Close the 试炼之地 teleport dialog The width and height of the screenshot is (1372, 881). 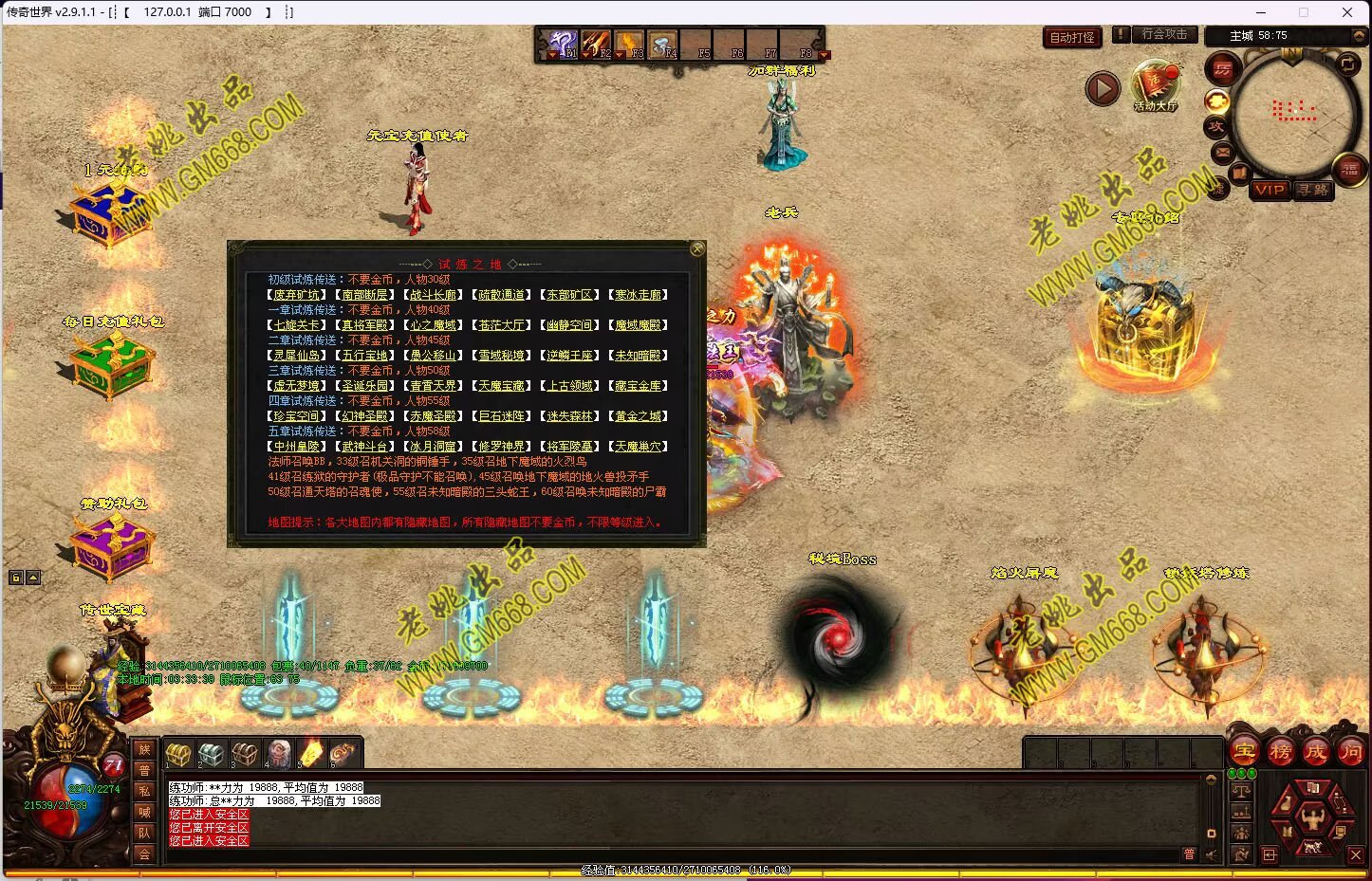[697, 249]
